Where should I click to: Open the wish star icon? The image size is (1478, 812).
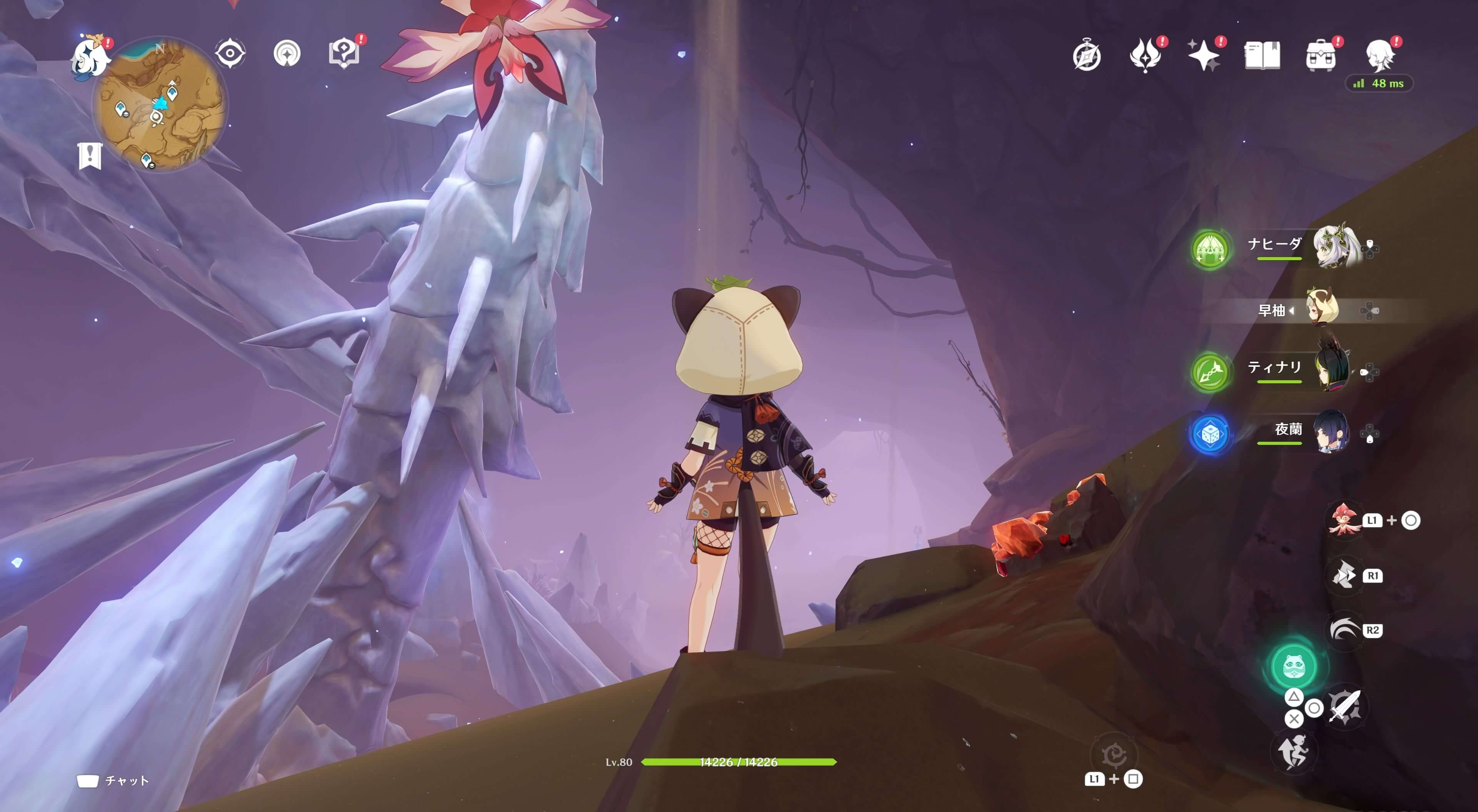point(1203,56)
